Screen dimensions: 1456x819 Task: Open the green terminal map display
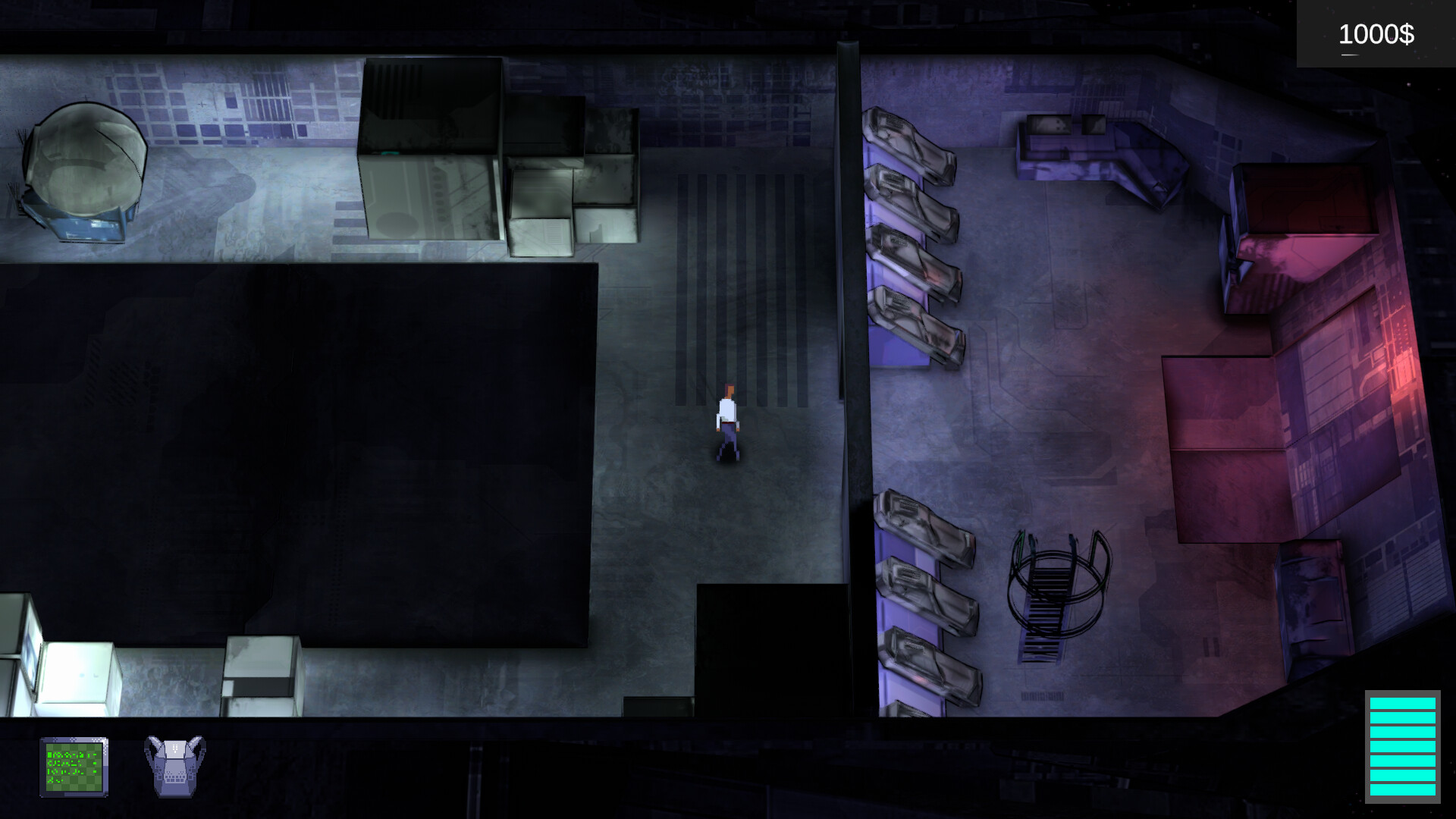[76, 767]
